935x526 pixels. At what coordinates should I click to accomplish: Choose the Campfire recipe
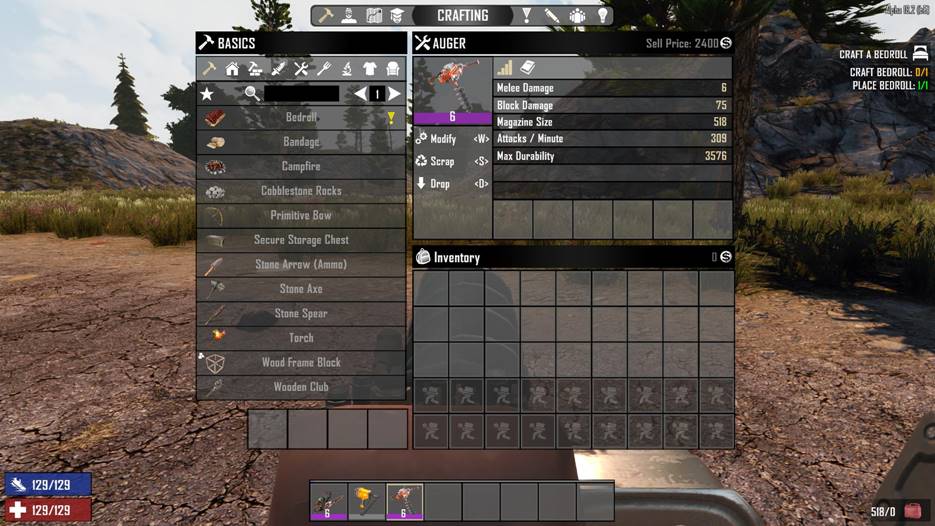pyautogui.click(x=301, y=167)
